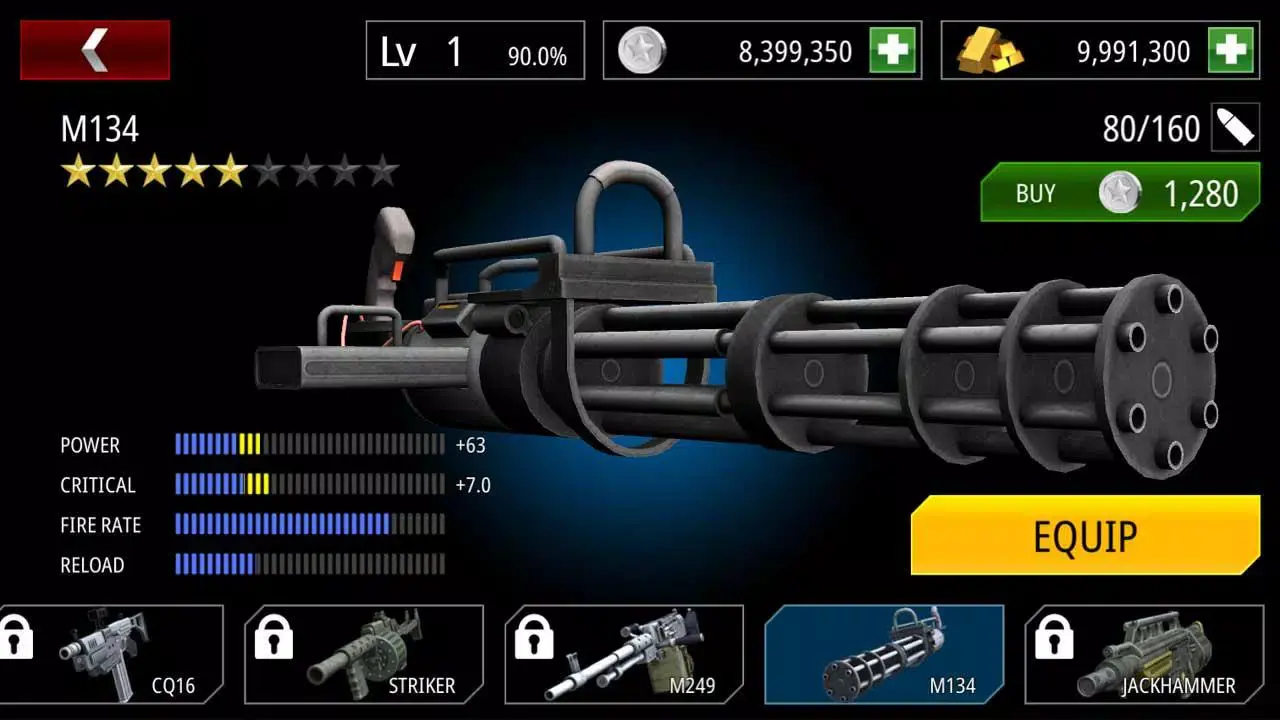
Task: Click the back arrow in top left corner
Action: point(95,49)
